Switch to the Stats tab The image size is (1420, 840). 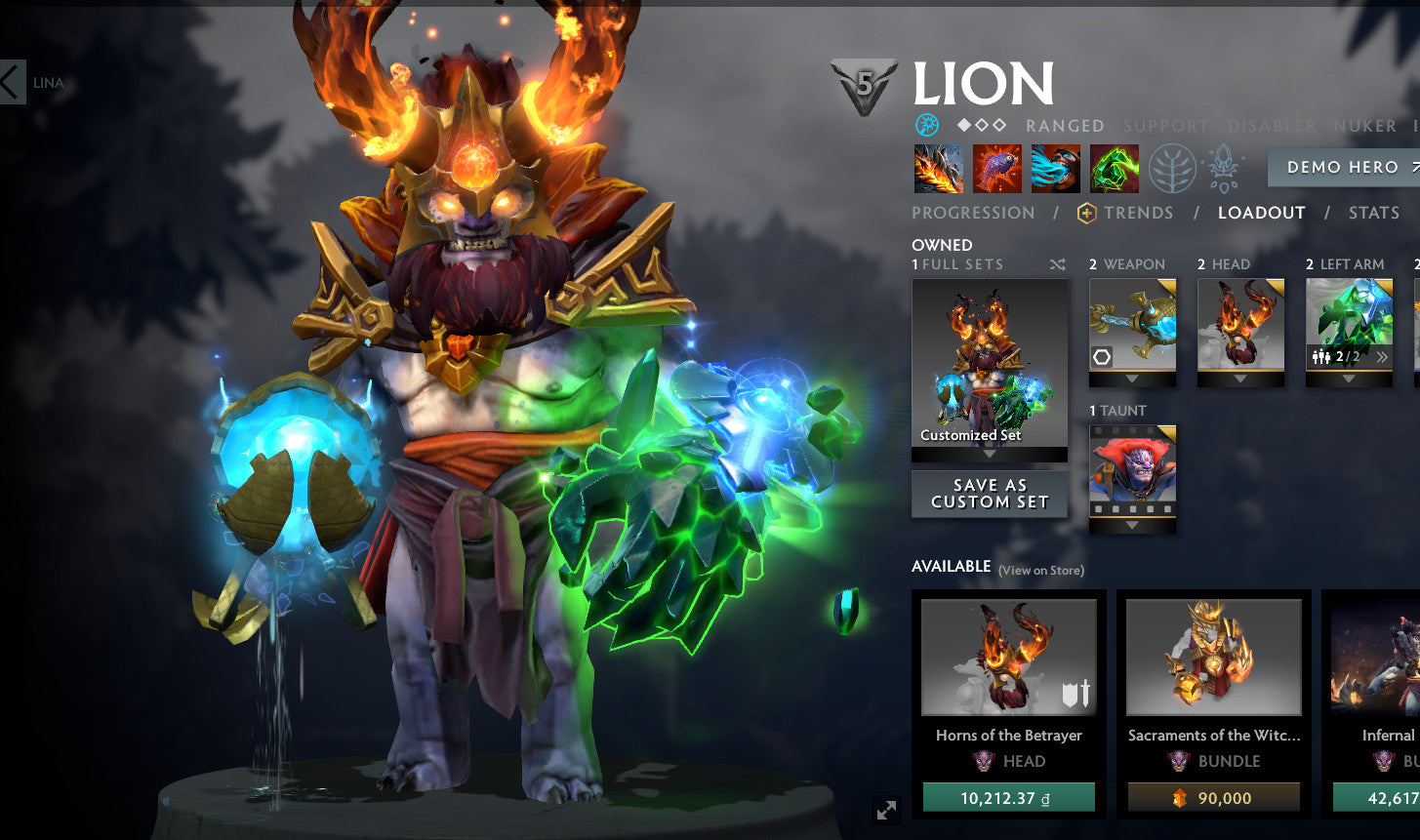coord(1373,213)
